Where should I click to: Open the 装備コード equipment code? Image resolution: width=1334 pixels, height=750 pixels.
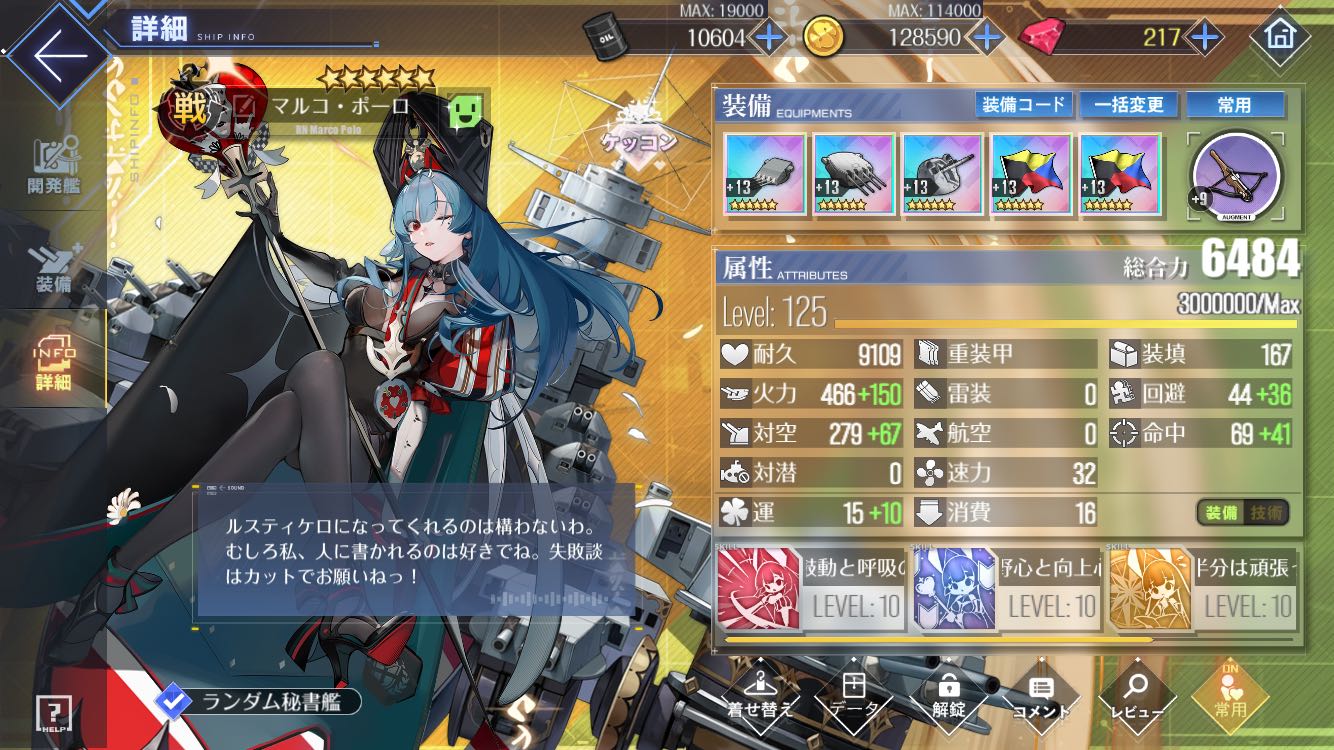tap(1023, 105)
